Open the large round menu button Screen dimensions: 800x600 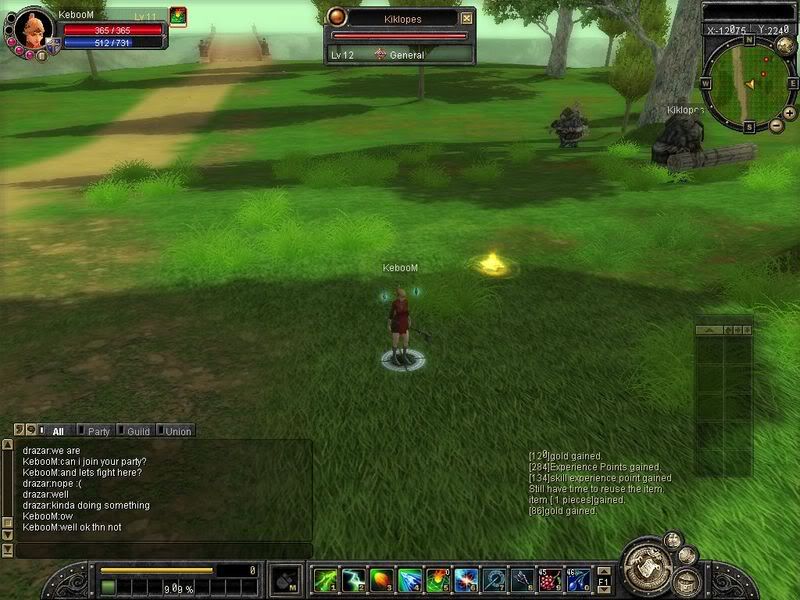[x=645, y=568]
